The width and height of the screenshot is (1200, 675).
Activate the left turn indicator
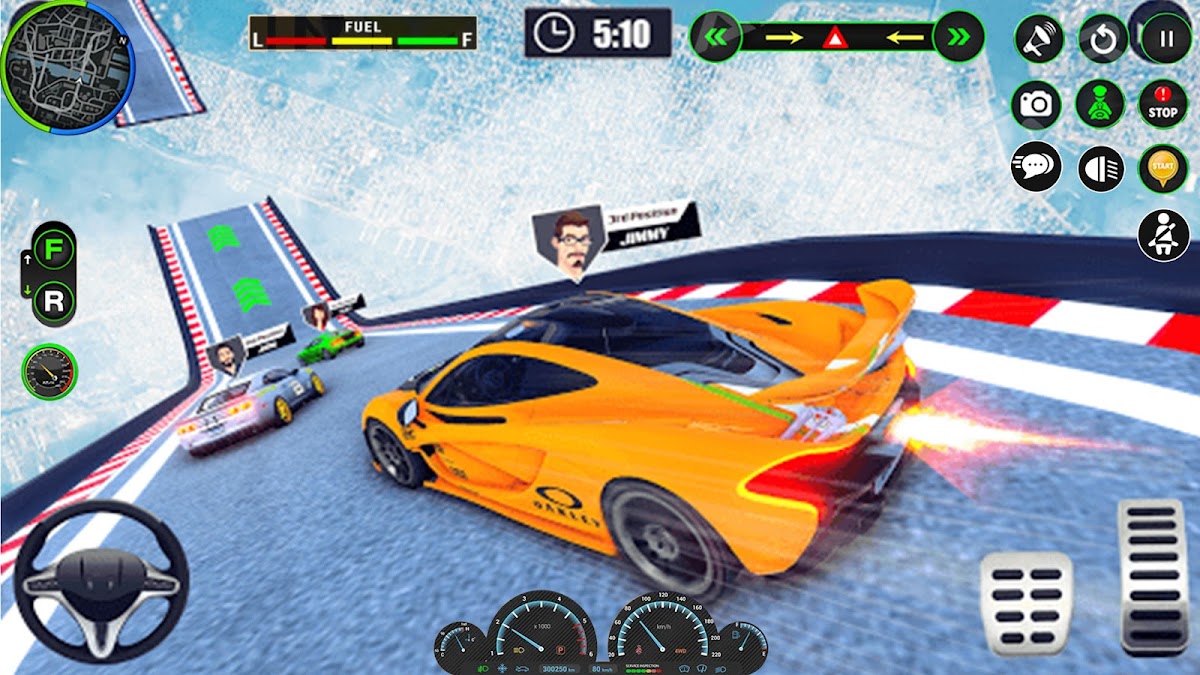click(716, 38)
